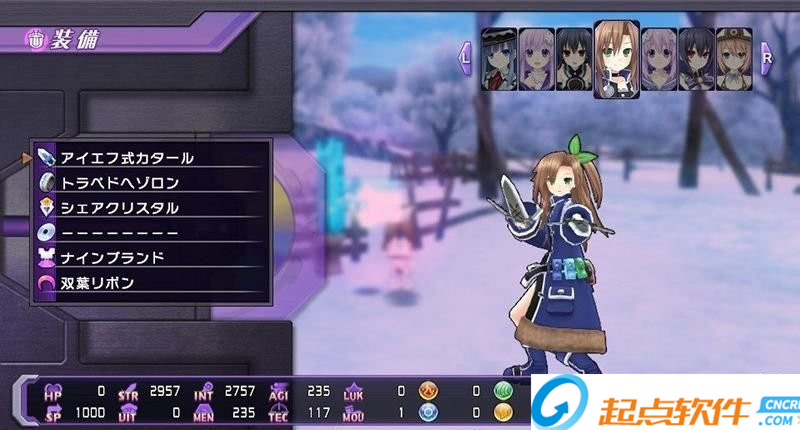This screenshot has height=430, width=800.
Task: Select the 双葉リボン accessory slot
Action: click(150, 283)
